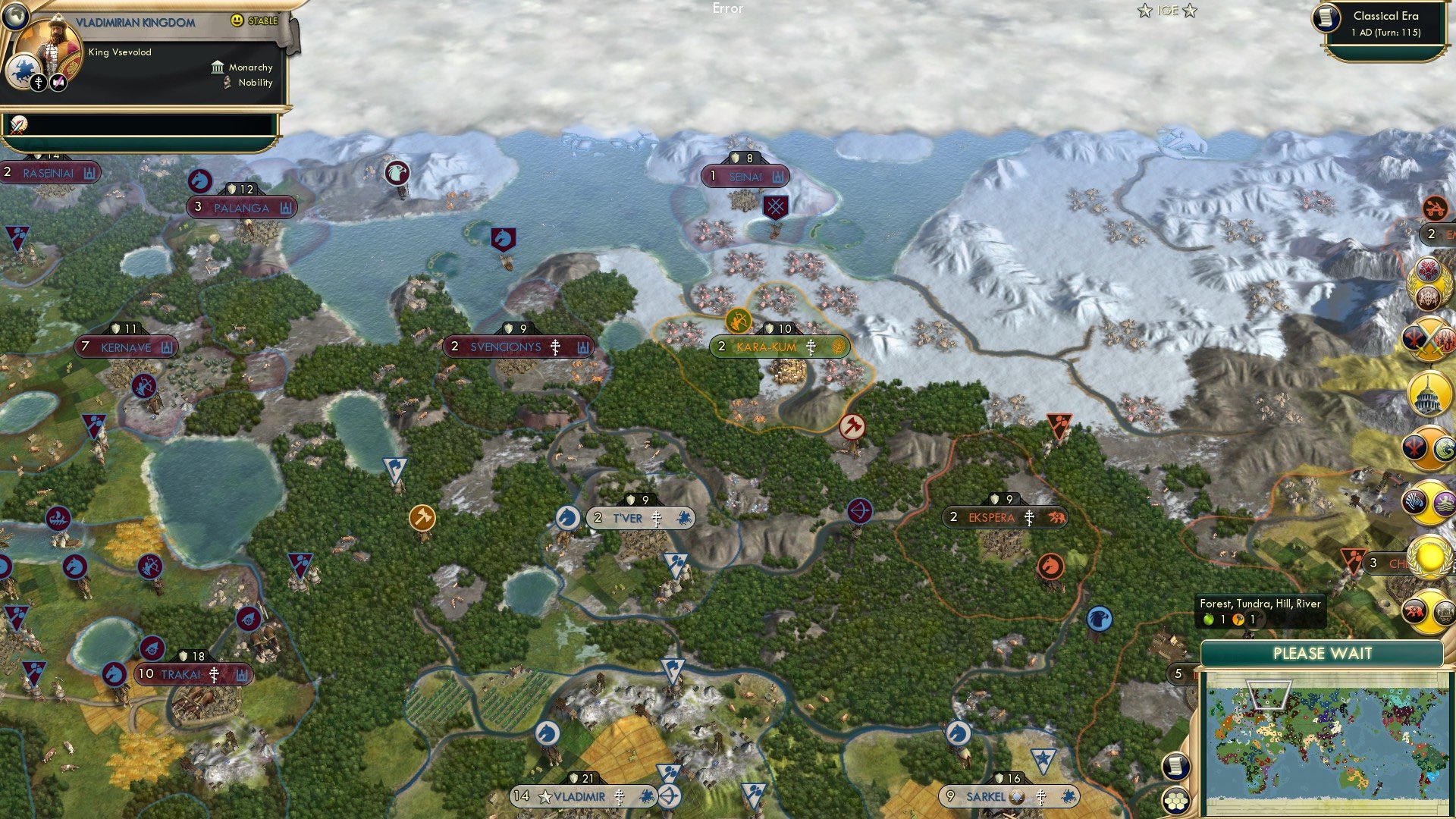Image resolution: width=1456 pixels, height=819 pixels.
Task: Select the Orthodox cross religion icon on civ banner
Action: pos(38,81)
